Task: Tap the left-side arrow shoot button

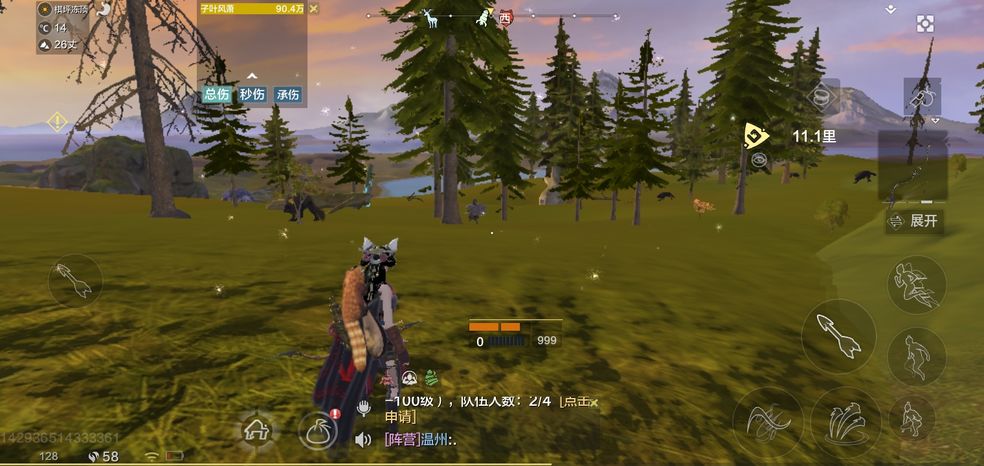Action: click(x=75, y=280)
